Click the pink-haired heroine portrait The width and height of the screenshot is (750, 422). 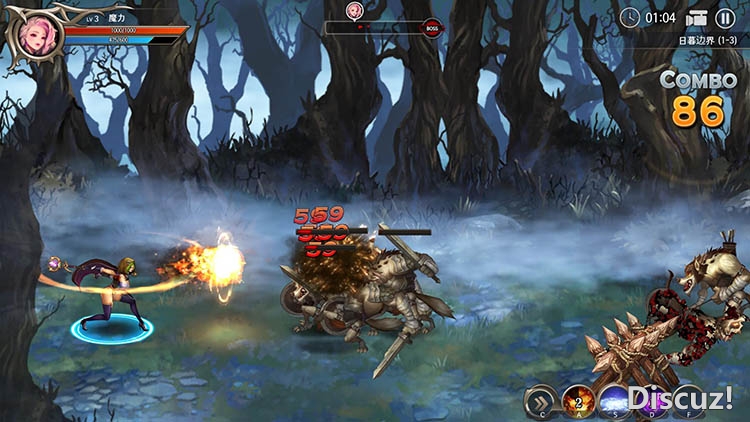click(x=36, y=35)
